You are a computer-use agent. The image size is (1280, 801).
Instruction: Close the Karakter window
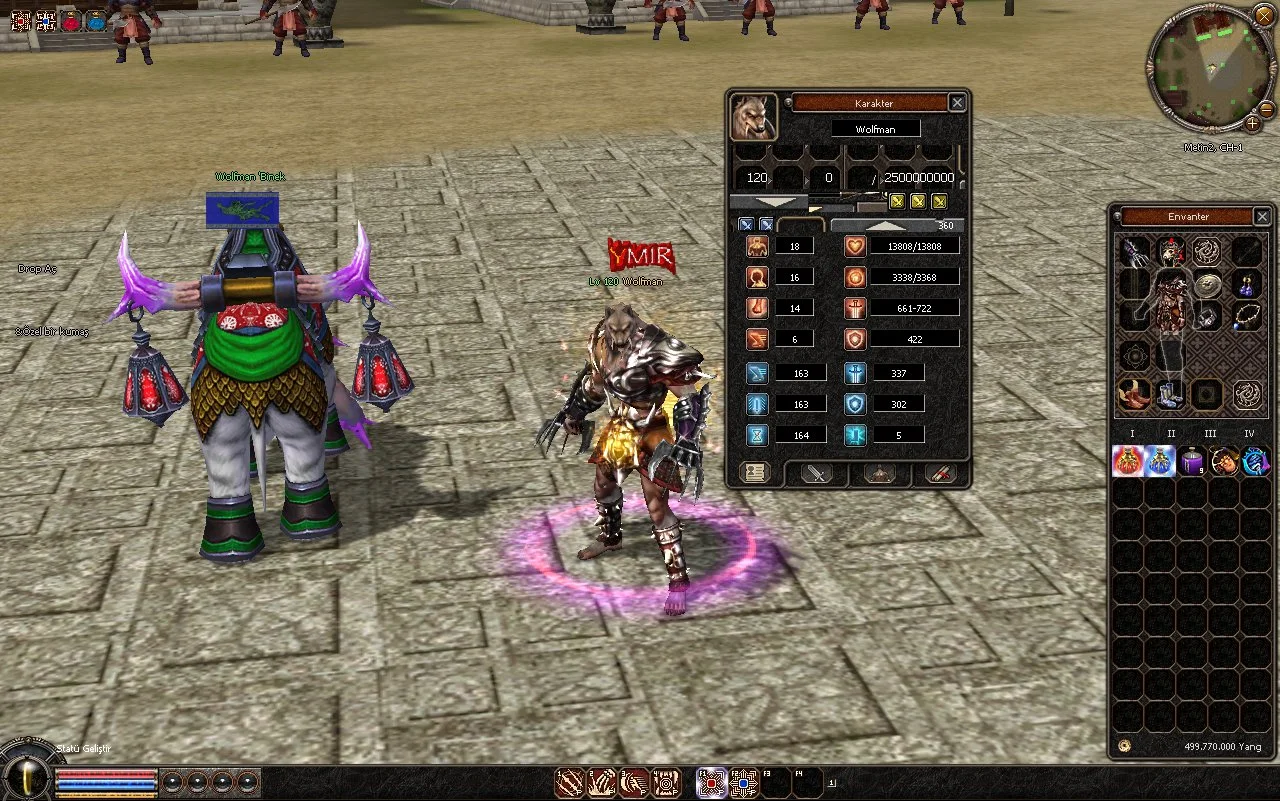[x=957, y=103]
